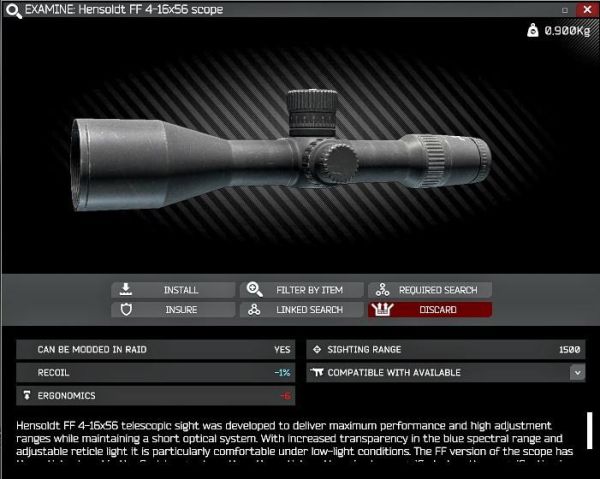Open REQUIRED SEARCH for the scope
The width and height of the screenshot is (600, 479).
[x=430, y=290]
